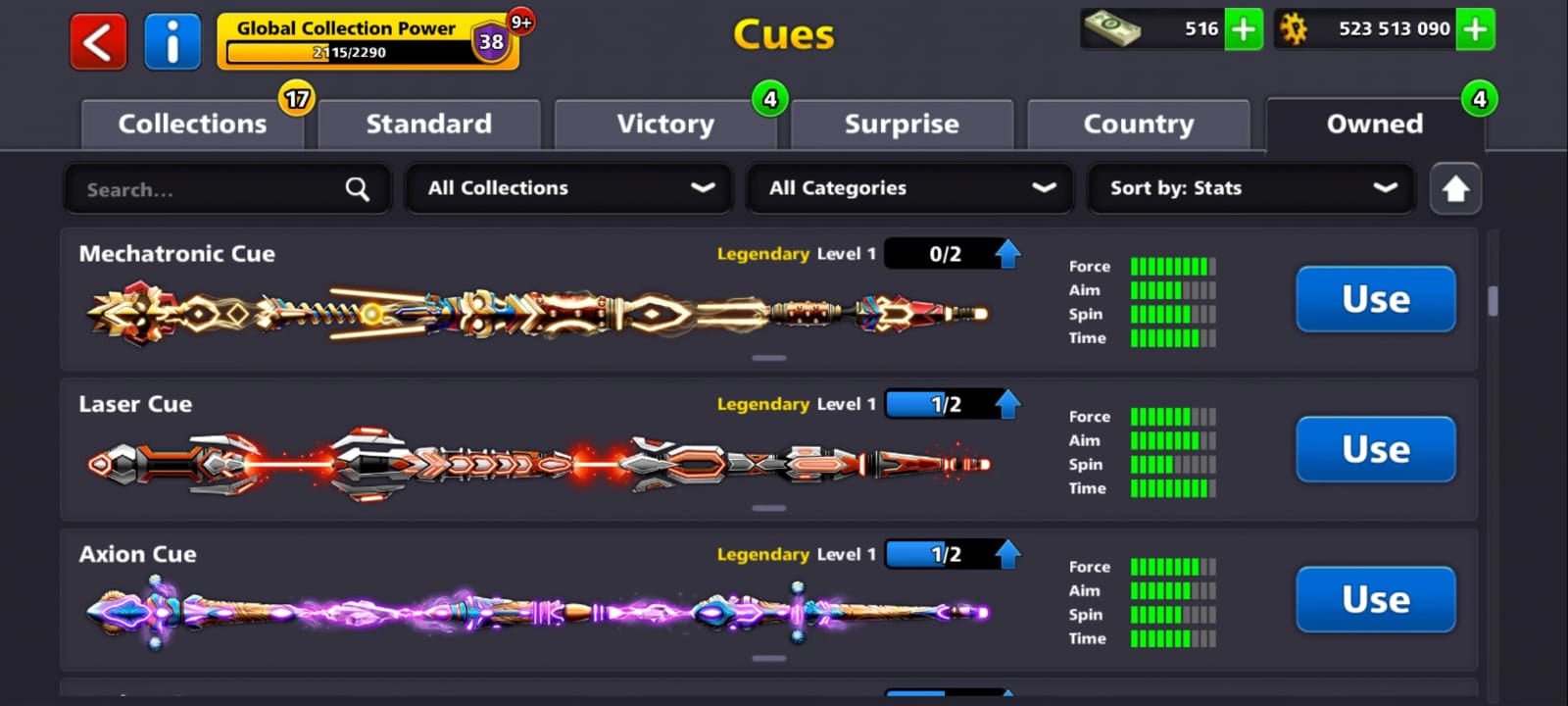Tap the plus next to coins balance
This screenshot has width=1568, height=706.
pos(1476,30)
